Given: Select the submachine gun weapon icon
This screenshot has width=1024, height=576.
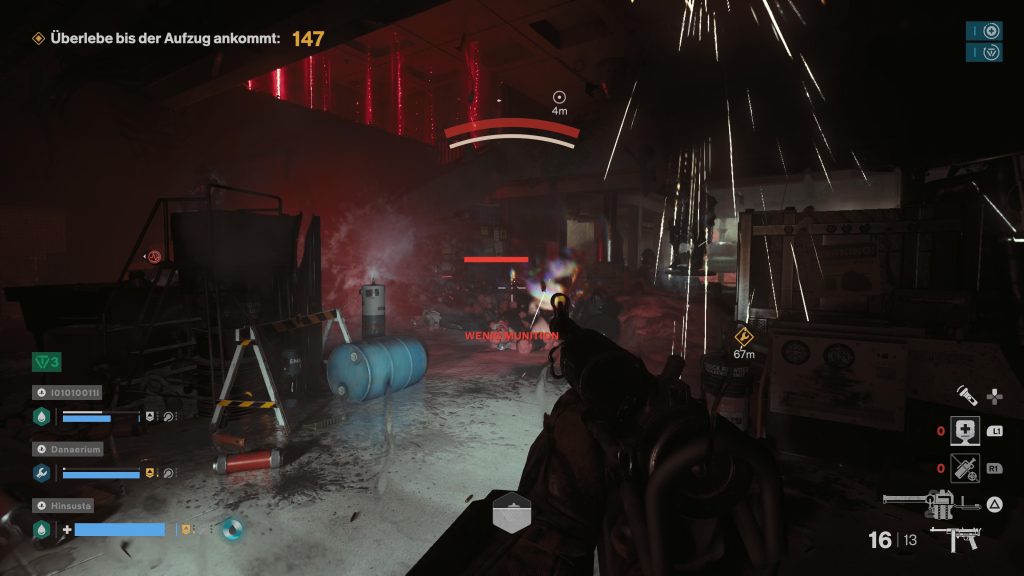Looking at the screenshot, I should coord(955,540).
